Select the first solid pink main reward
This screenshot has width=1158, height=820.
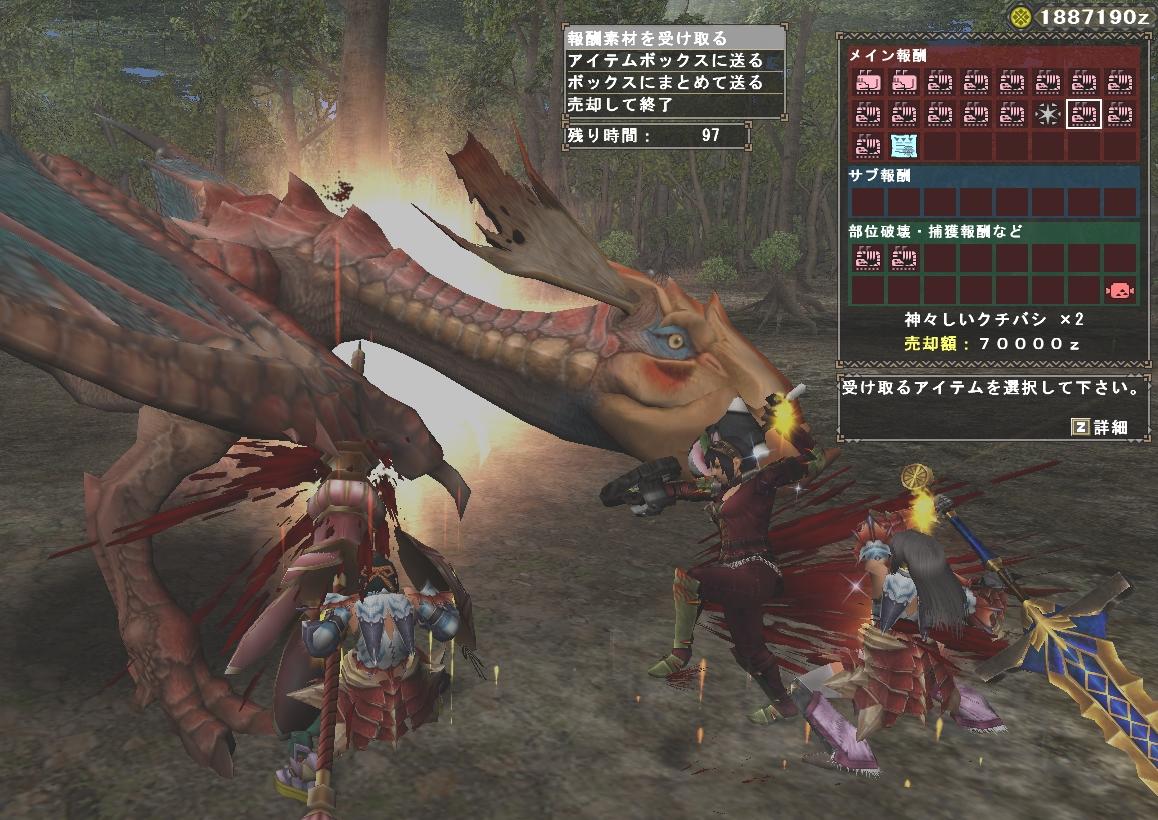tap(867, 81)
